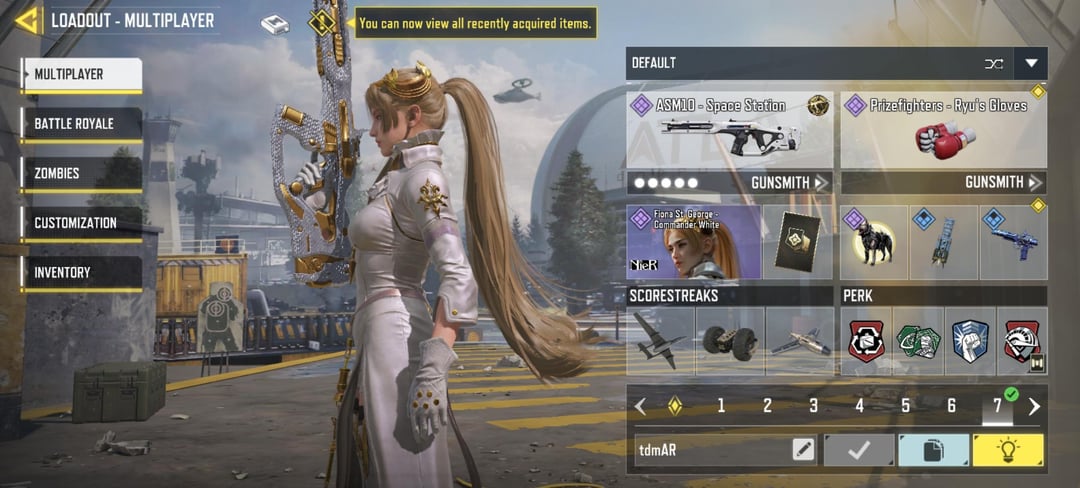Open the dog operator skill slot
The height and width of the screenshot is (488, 1080).
[x=873, y=242]
